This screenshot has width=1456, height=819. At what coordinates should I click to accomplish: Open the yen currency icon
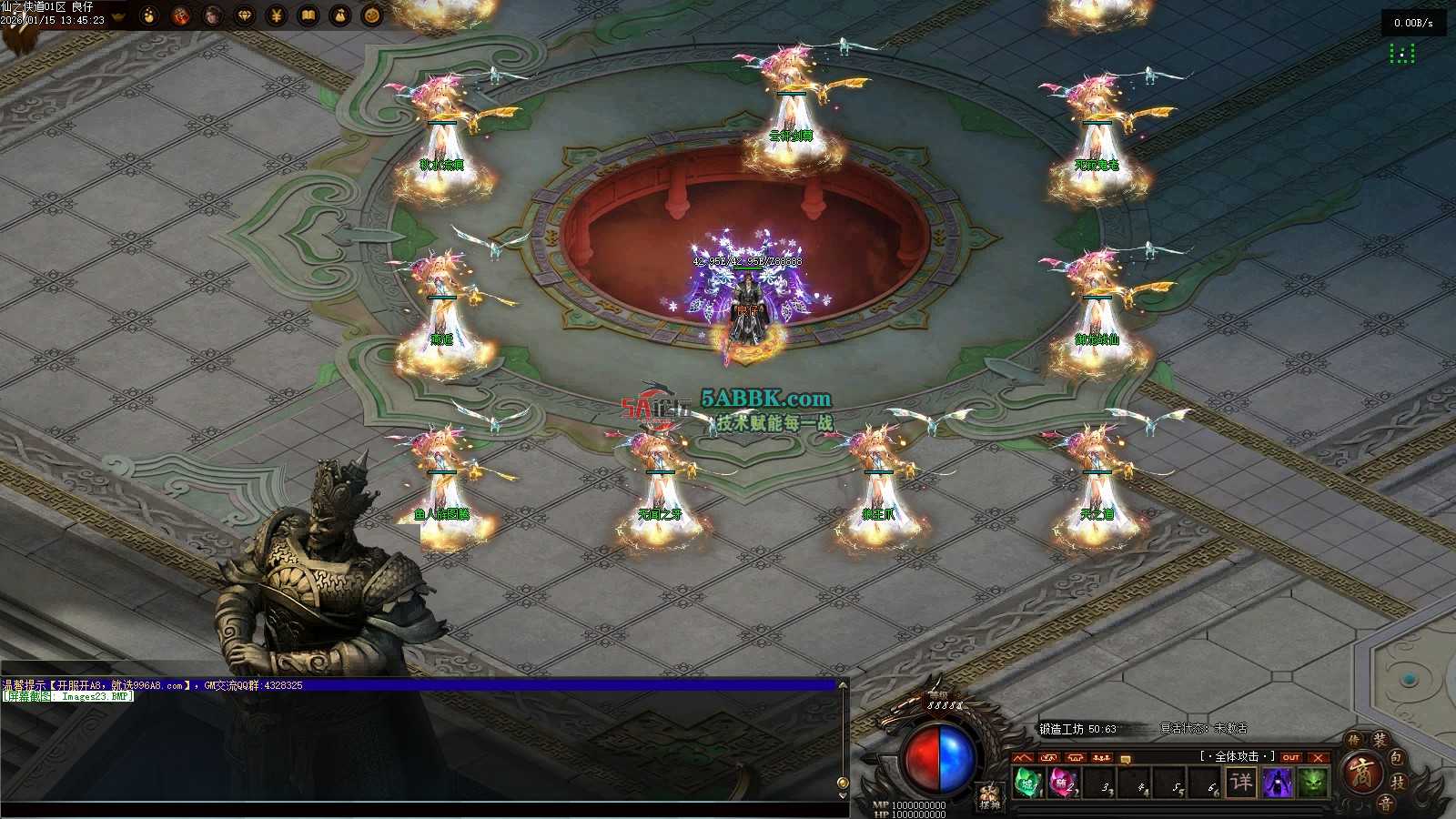(x=277, y=15)
